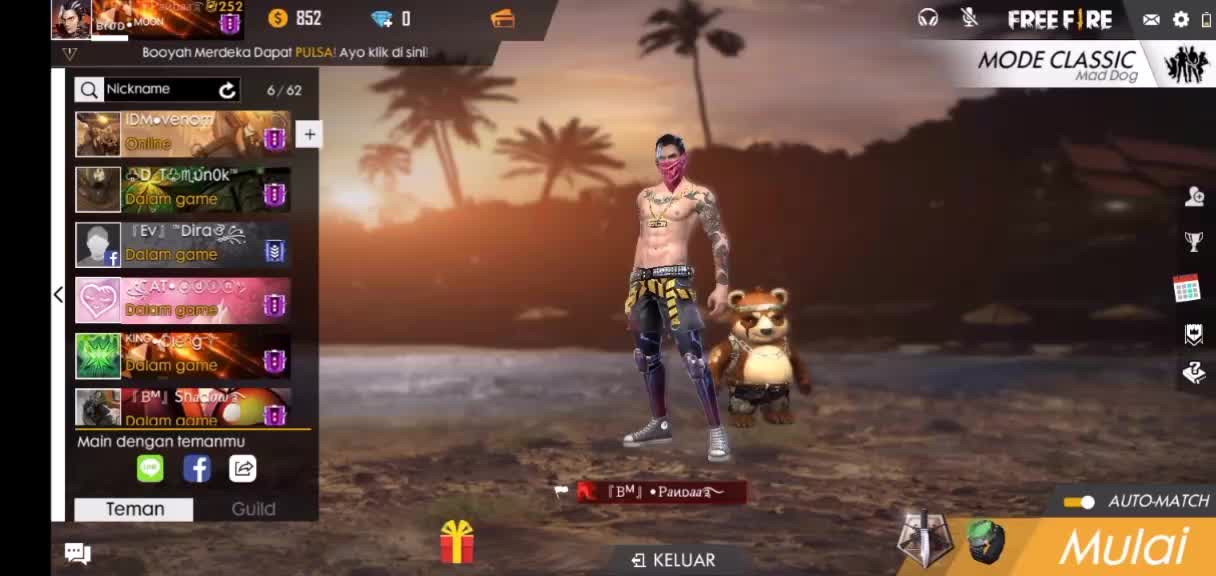Invite IDM•venom with the plus button
1216x576 pixels.
[x=309, y=134]
